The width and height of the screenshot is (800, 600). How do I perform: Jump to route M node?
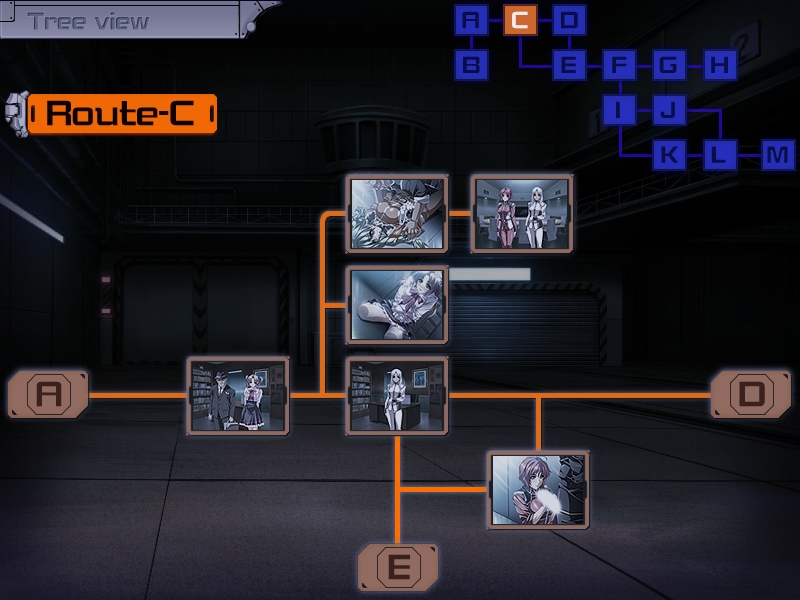[777, 155]
